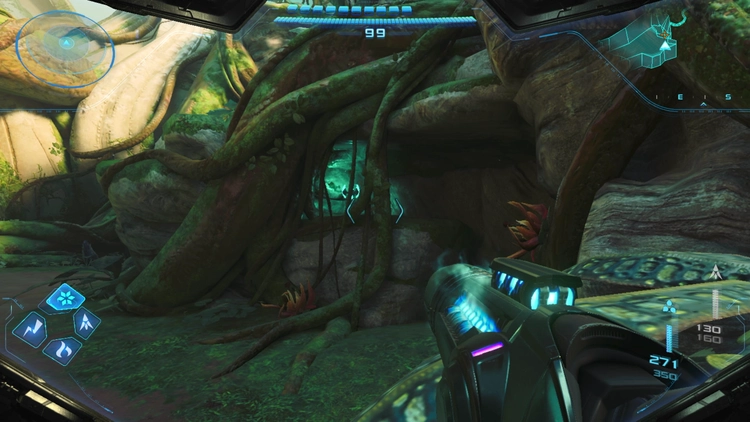The image size is (750, 422).
Task: Choose the lightning bolt shot icon
Action: [x=30, y=326]
